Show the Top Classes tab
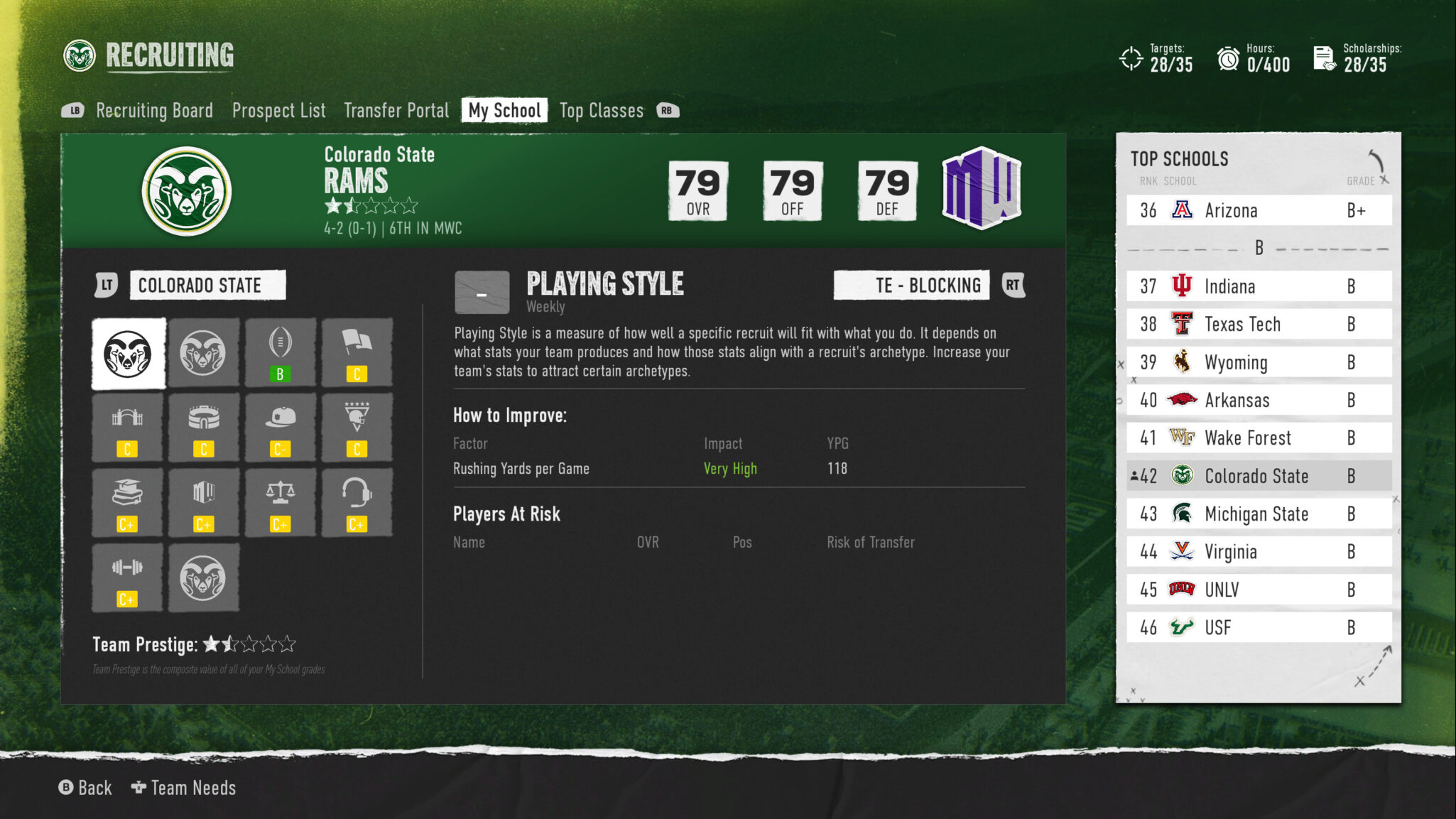Screen dimensions: 1456x819 (601, 111)
